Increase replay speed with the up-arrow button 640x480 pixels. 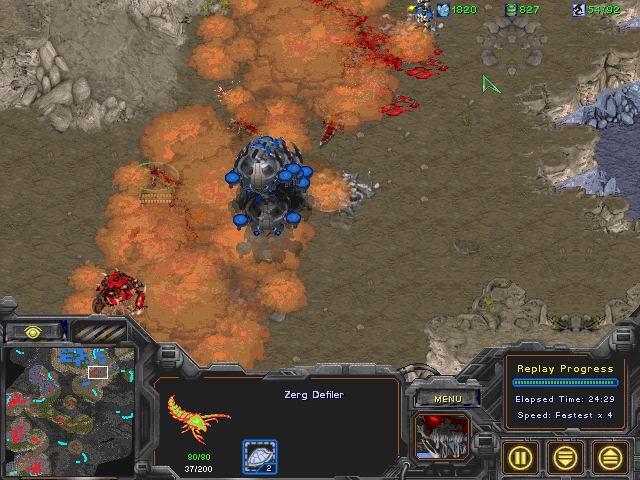coord(609,458)
